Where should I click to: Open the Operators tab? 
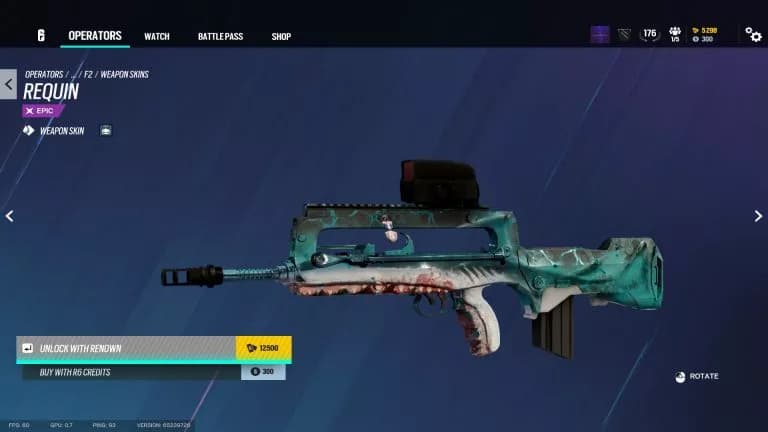[x=94, y=36]
